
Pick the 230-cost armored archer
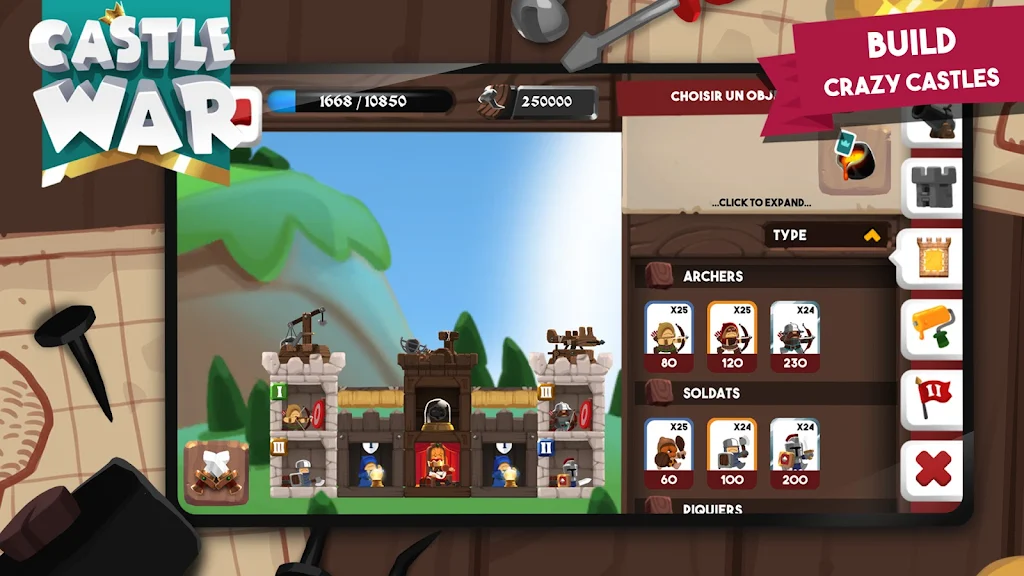pyautogui.click(x=795, y=335)
